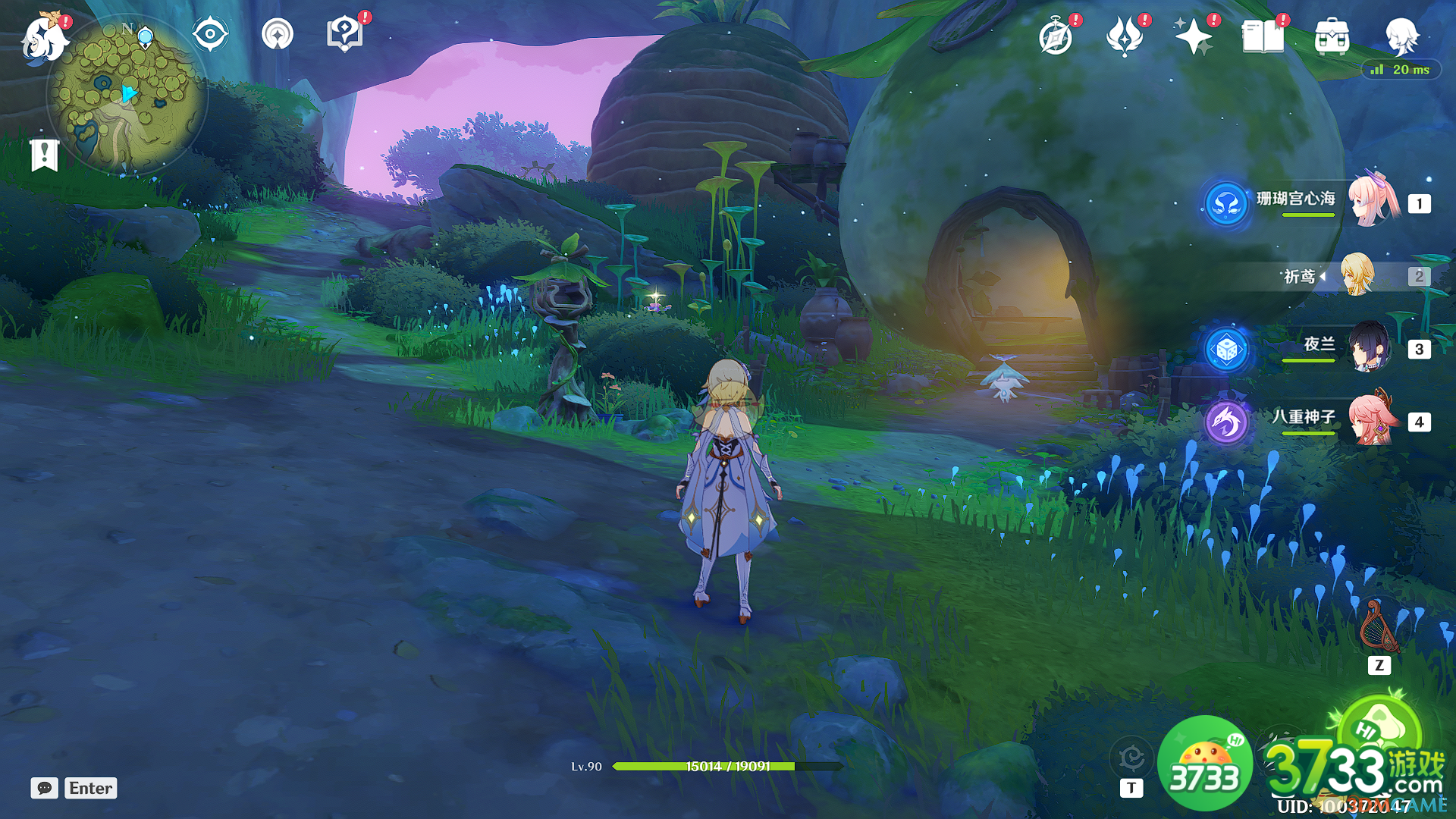Screen dimensions: 1456x819
Task: Switch to Sangonomiya Kokomi
Action: (x=1374, y=201)
